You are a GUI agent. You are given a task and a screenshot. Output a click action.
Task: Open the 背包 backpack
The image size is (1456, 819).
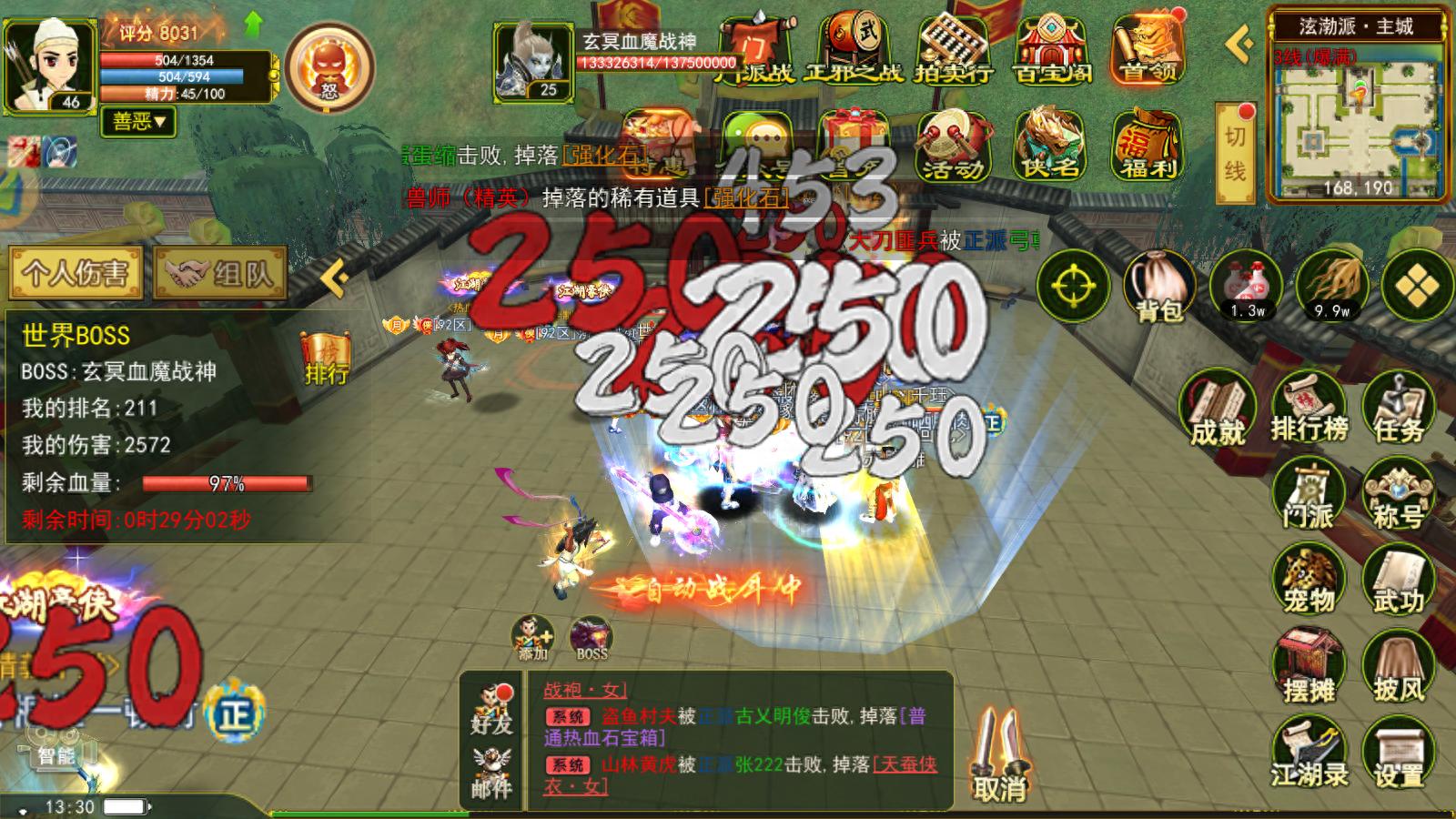click(x=1159, y=286)
